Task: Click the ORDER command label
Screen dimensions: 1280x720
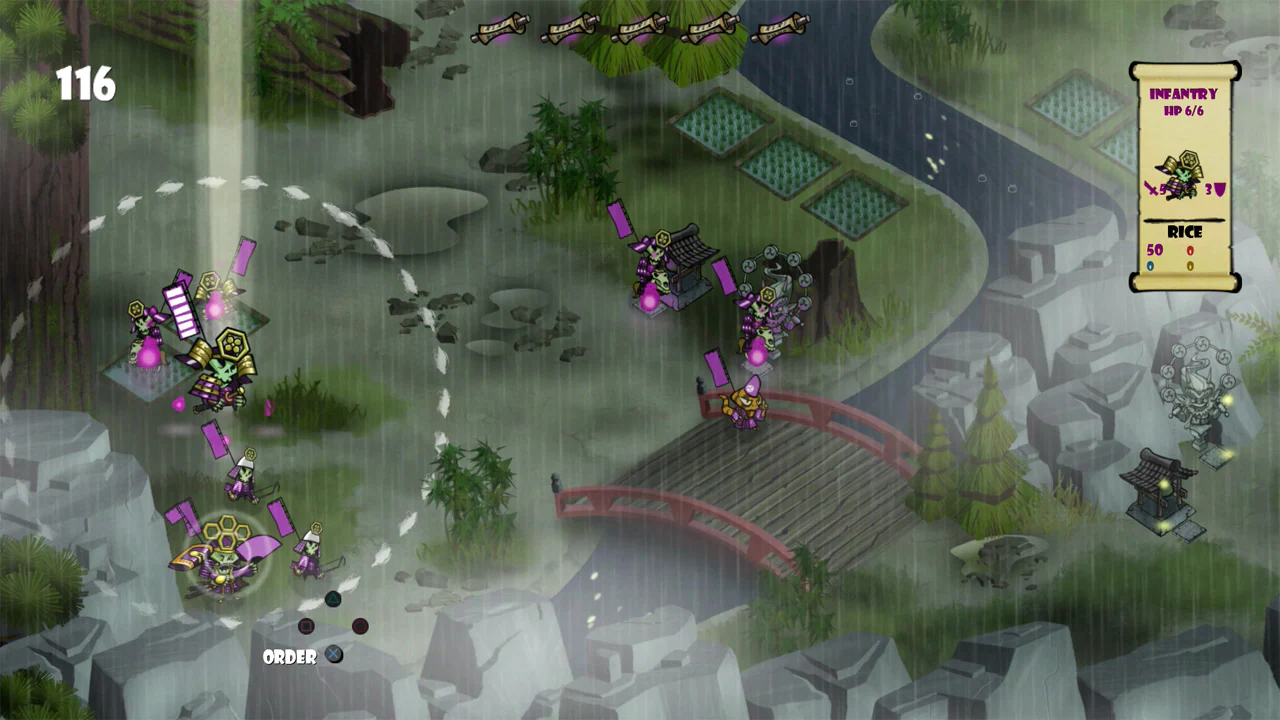Action: 290,657
